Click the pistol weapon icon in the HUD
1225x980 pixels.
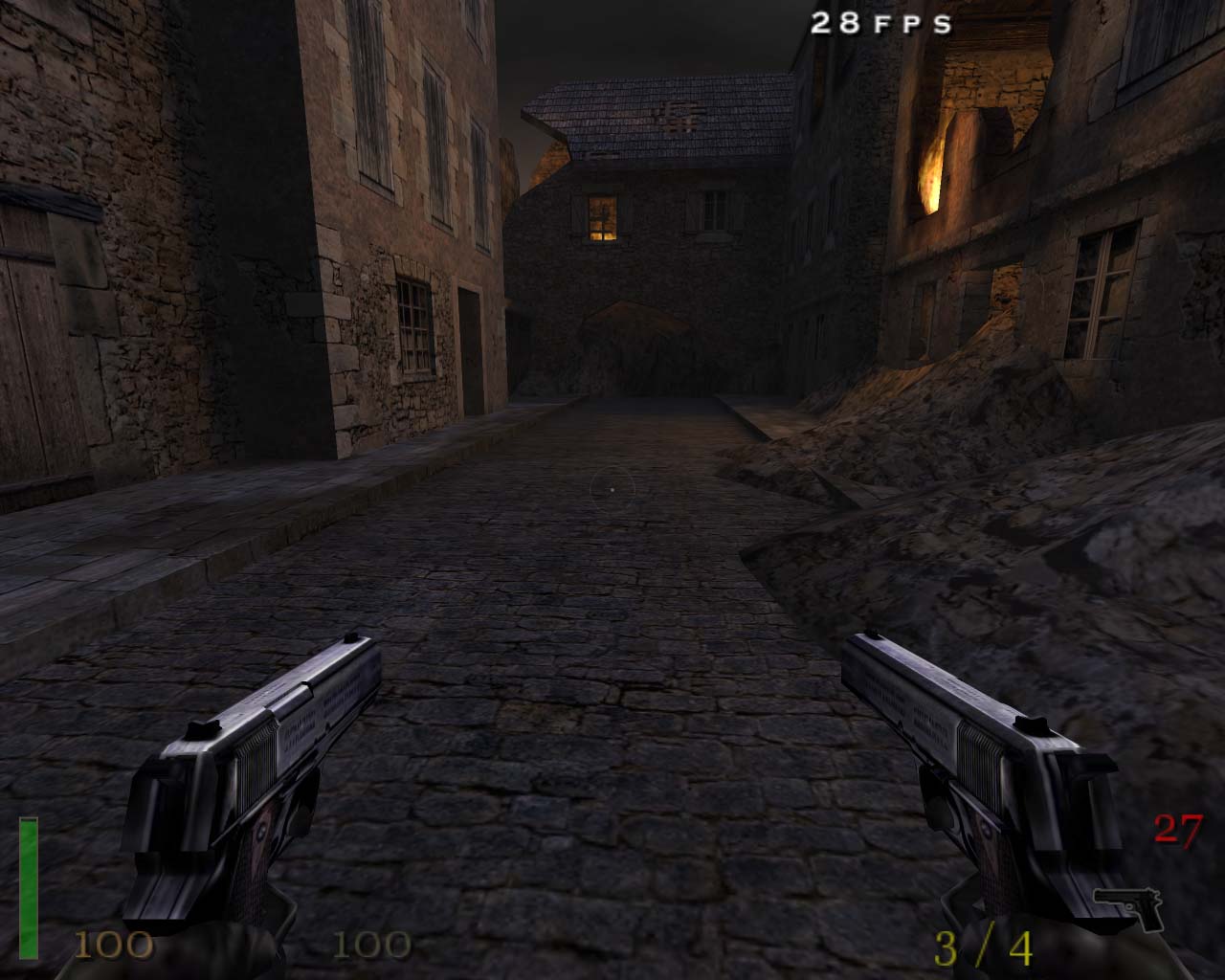coord(1128,907)
